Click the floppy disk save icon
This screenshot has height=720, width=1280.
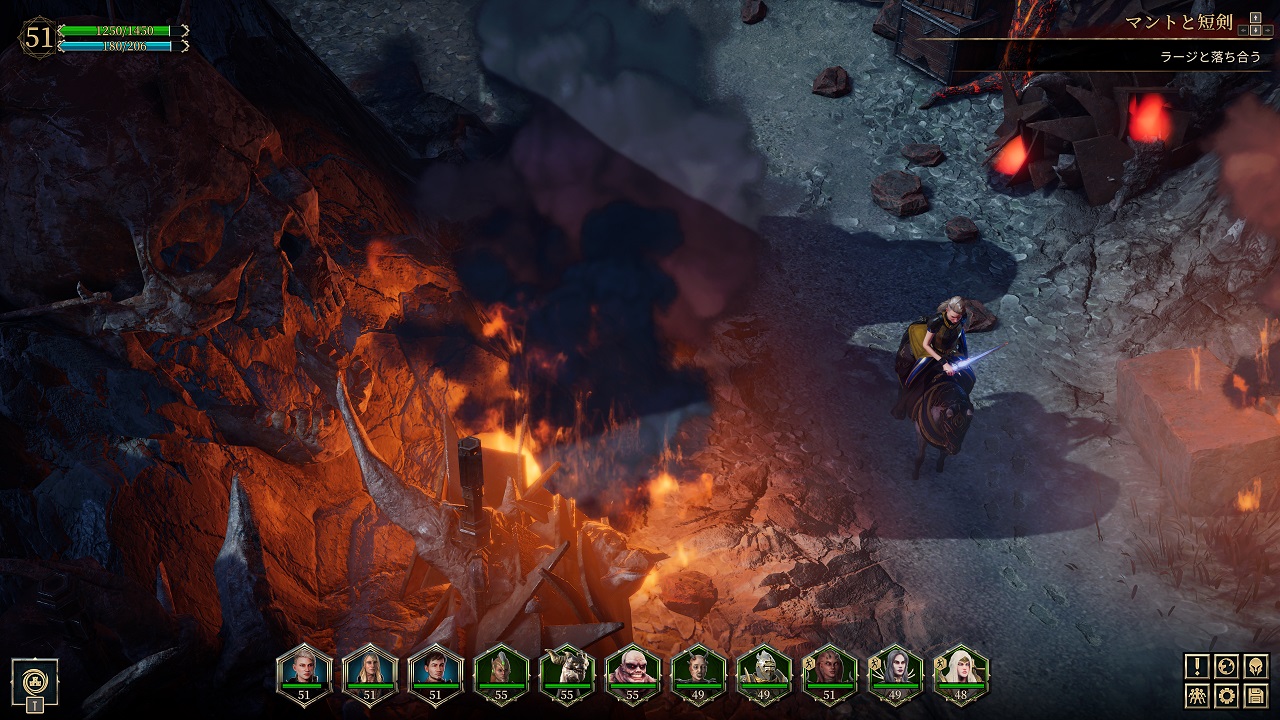click(x=1256, y=695)
